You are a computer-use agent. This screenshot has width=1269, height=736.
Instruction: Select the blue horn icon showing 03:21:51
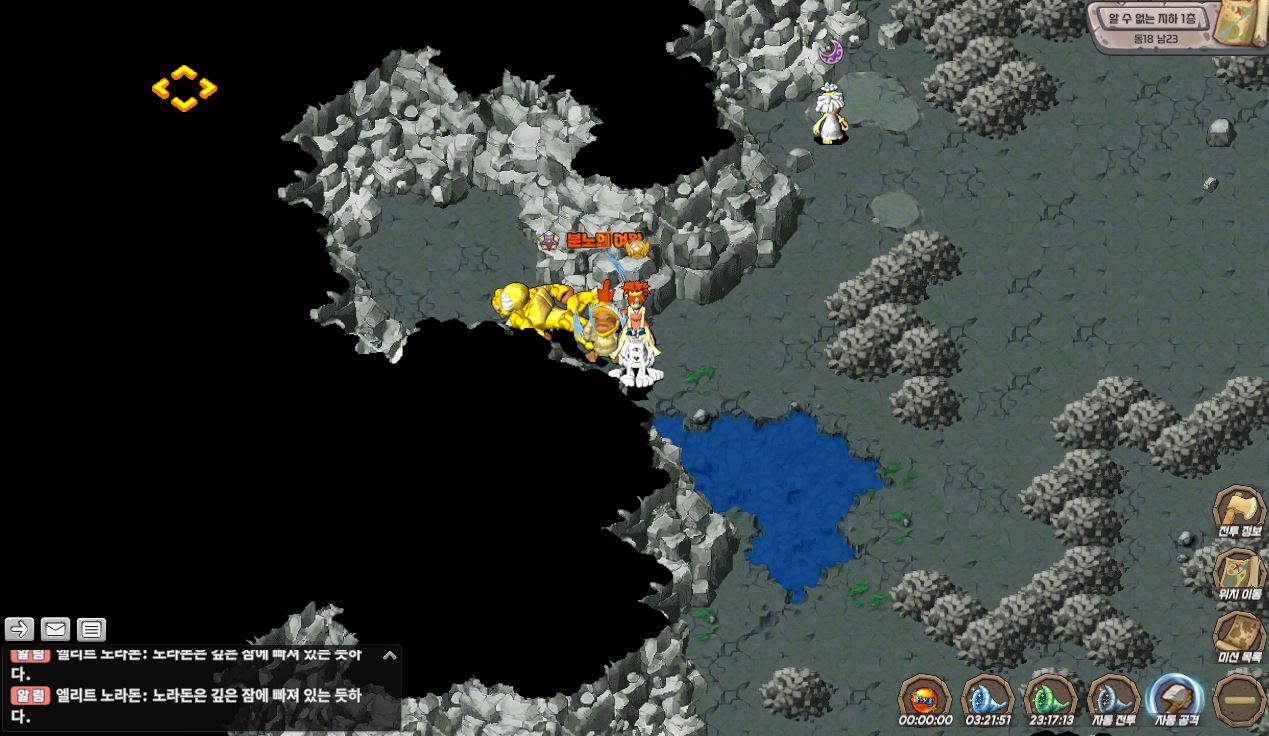[987, 696]
